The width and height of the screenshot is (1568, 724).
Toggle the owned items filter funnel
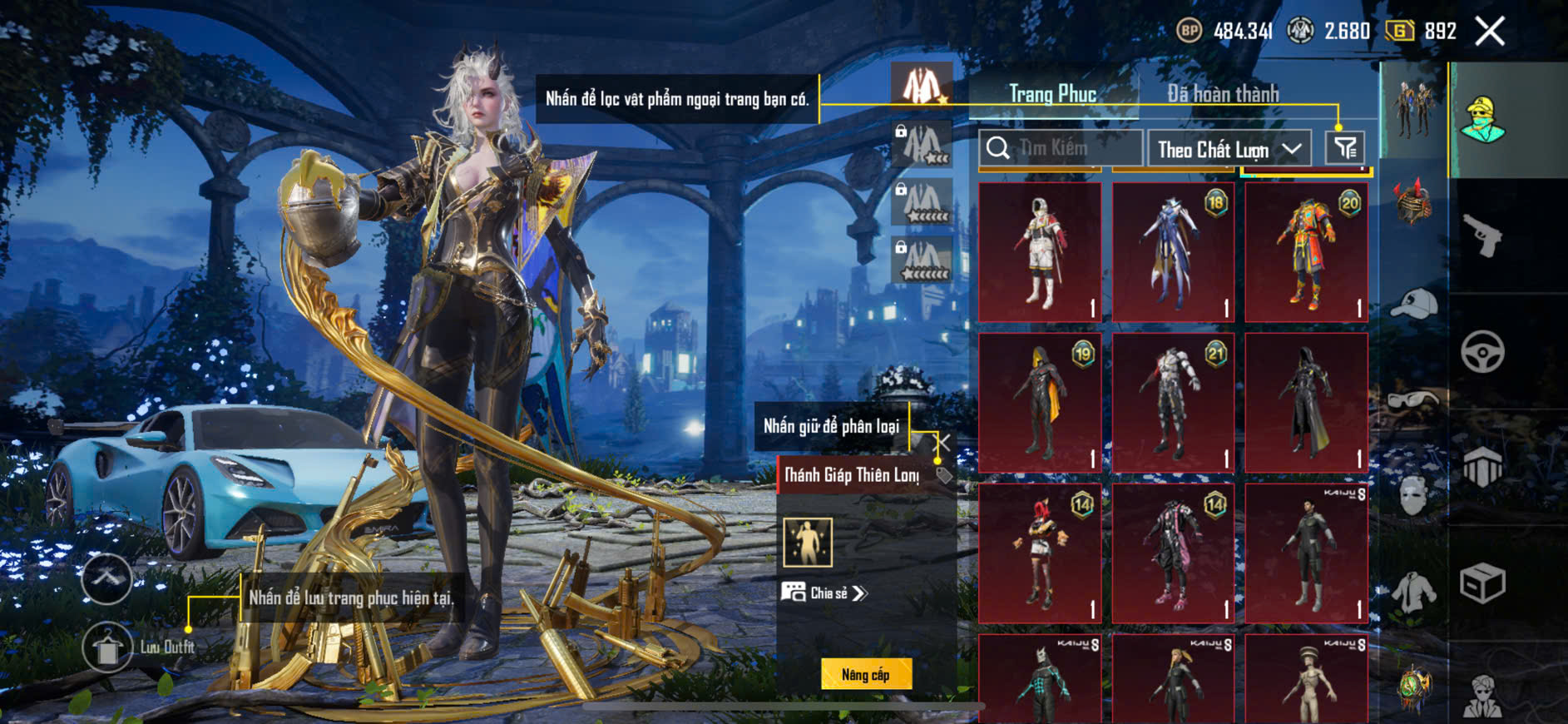[1344, 149]
